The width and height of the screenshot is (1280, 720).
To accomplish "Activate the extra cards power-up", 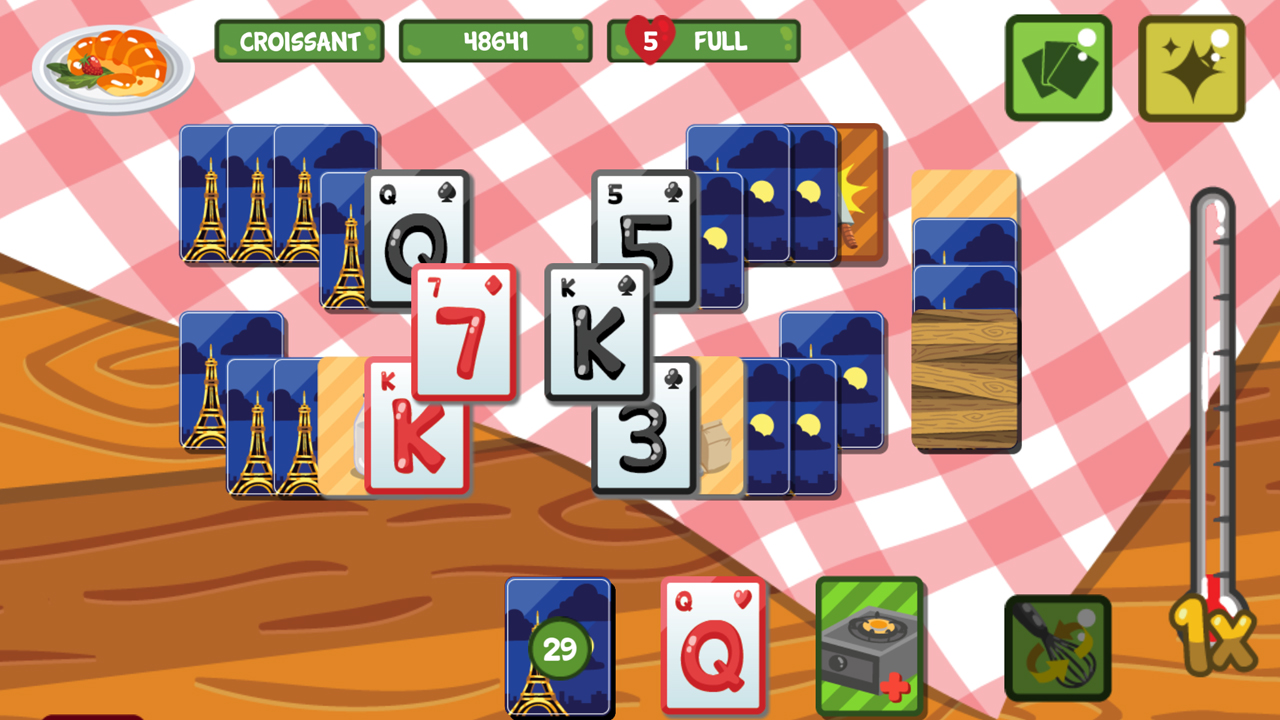I will [x=1058, y=68].
